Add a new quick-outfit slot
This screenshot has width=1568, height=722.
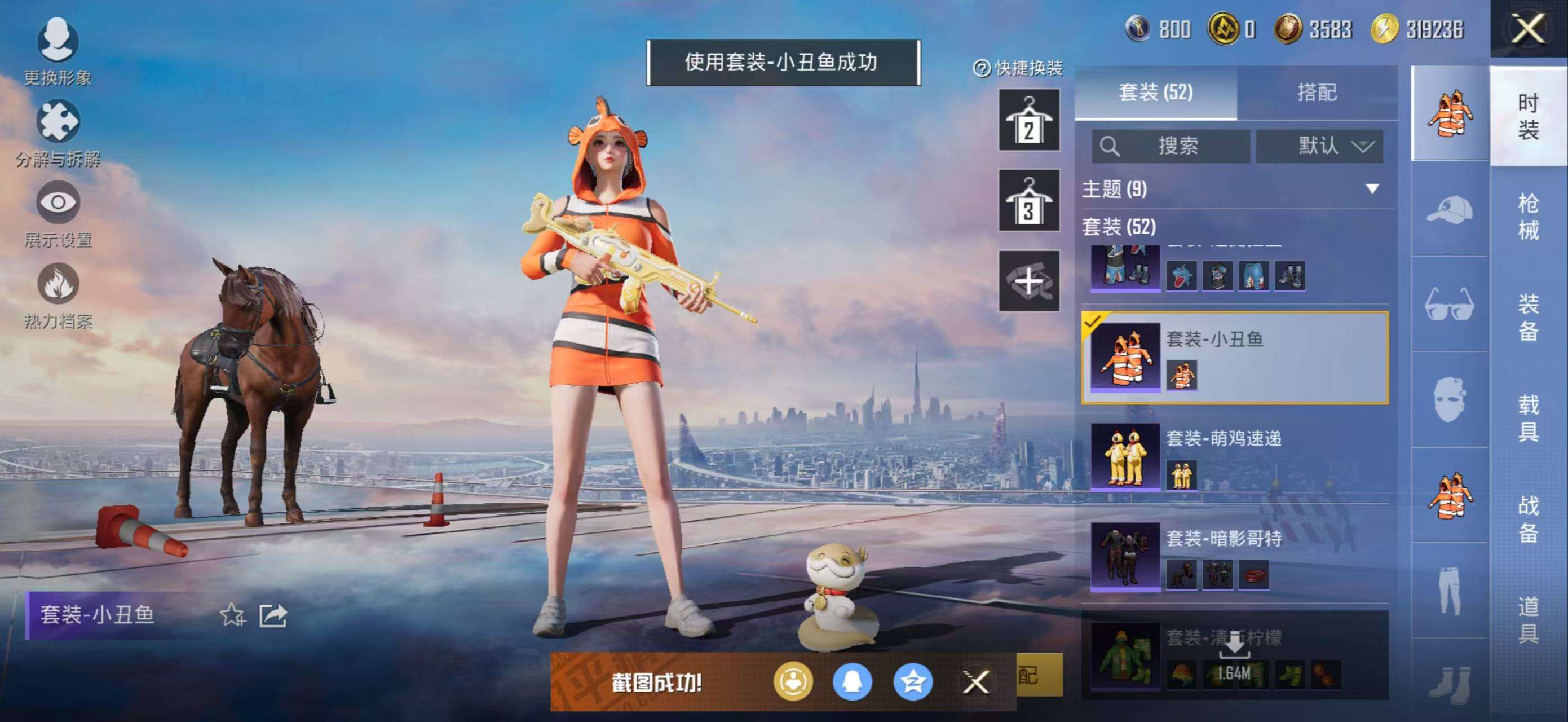[x=1028, y=281]
